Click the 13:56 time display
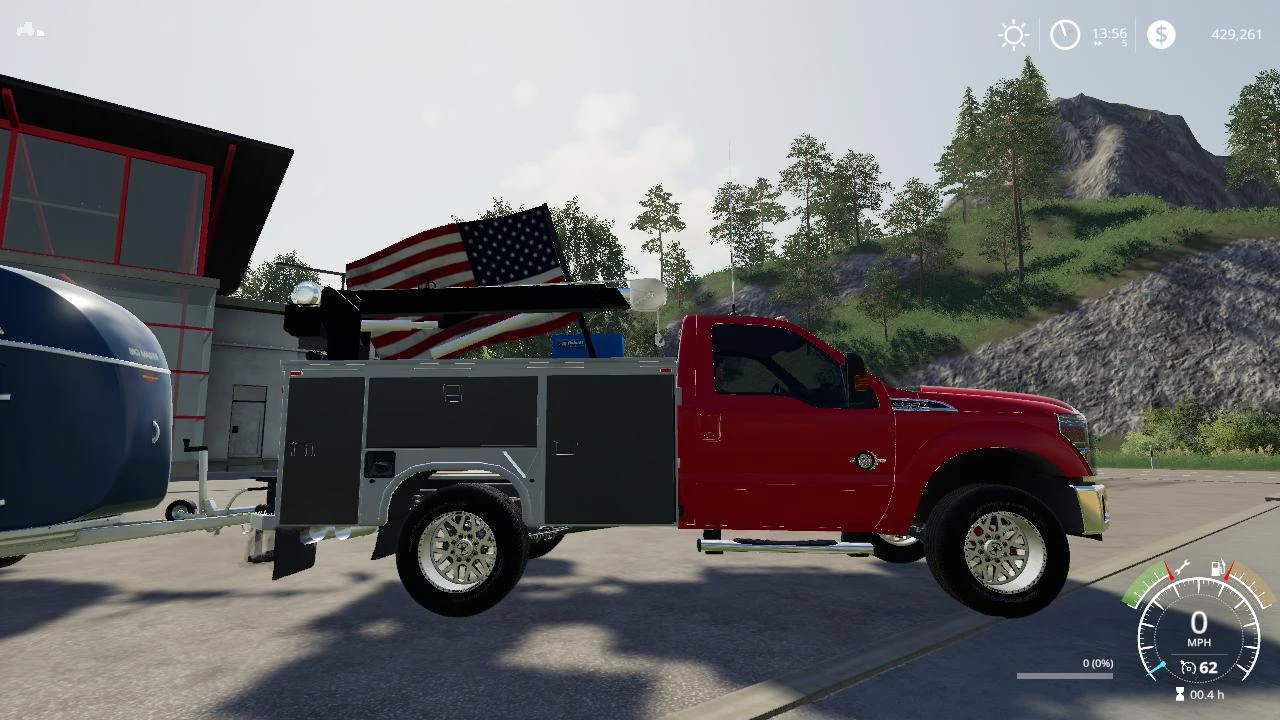 click(1108, 32)
